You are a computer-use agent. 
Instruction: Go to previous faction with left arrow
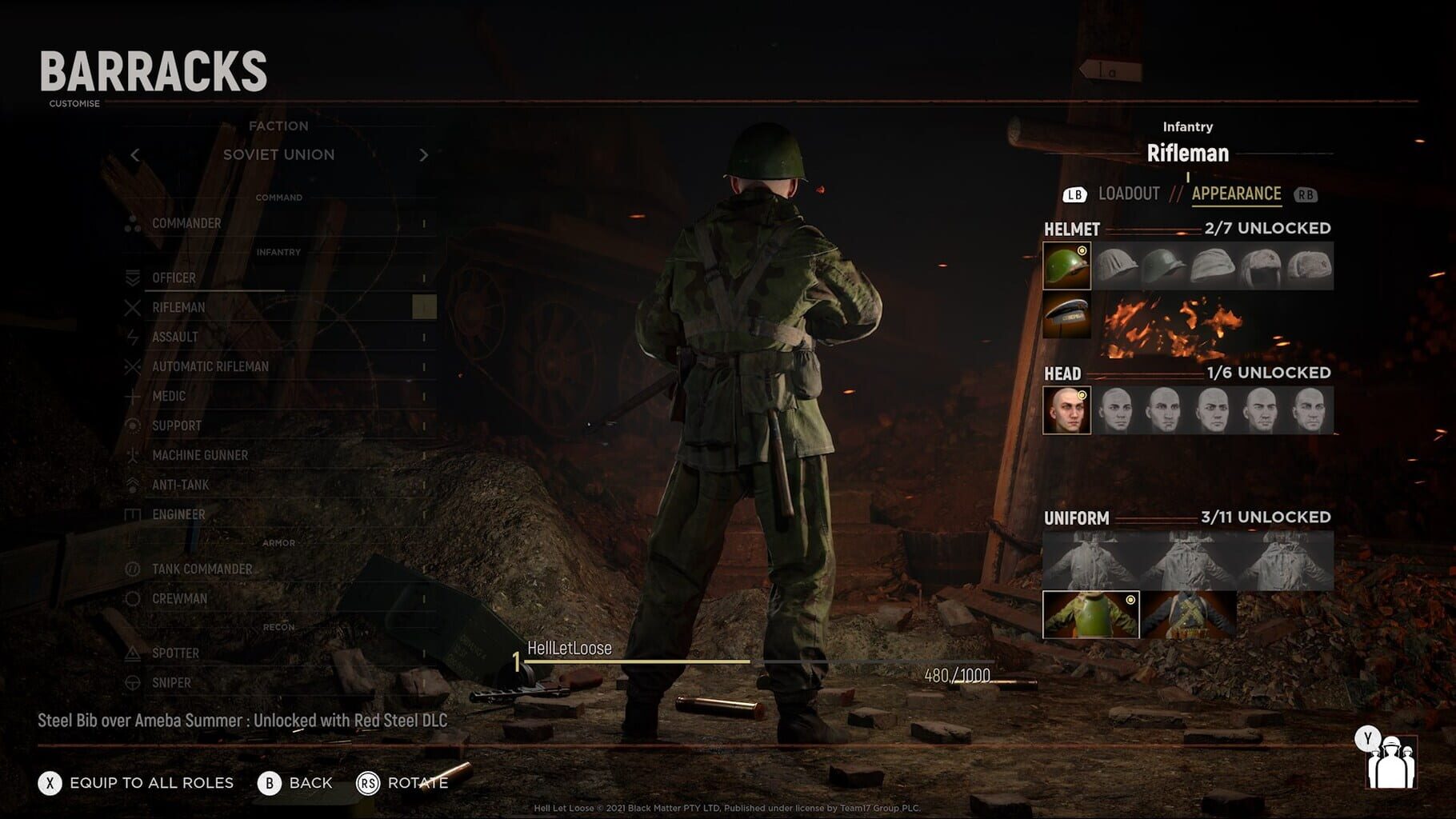coord(135,154)
